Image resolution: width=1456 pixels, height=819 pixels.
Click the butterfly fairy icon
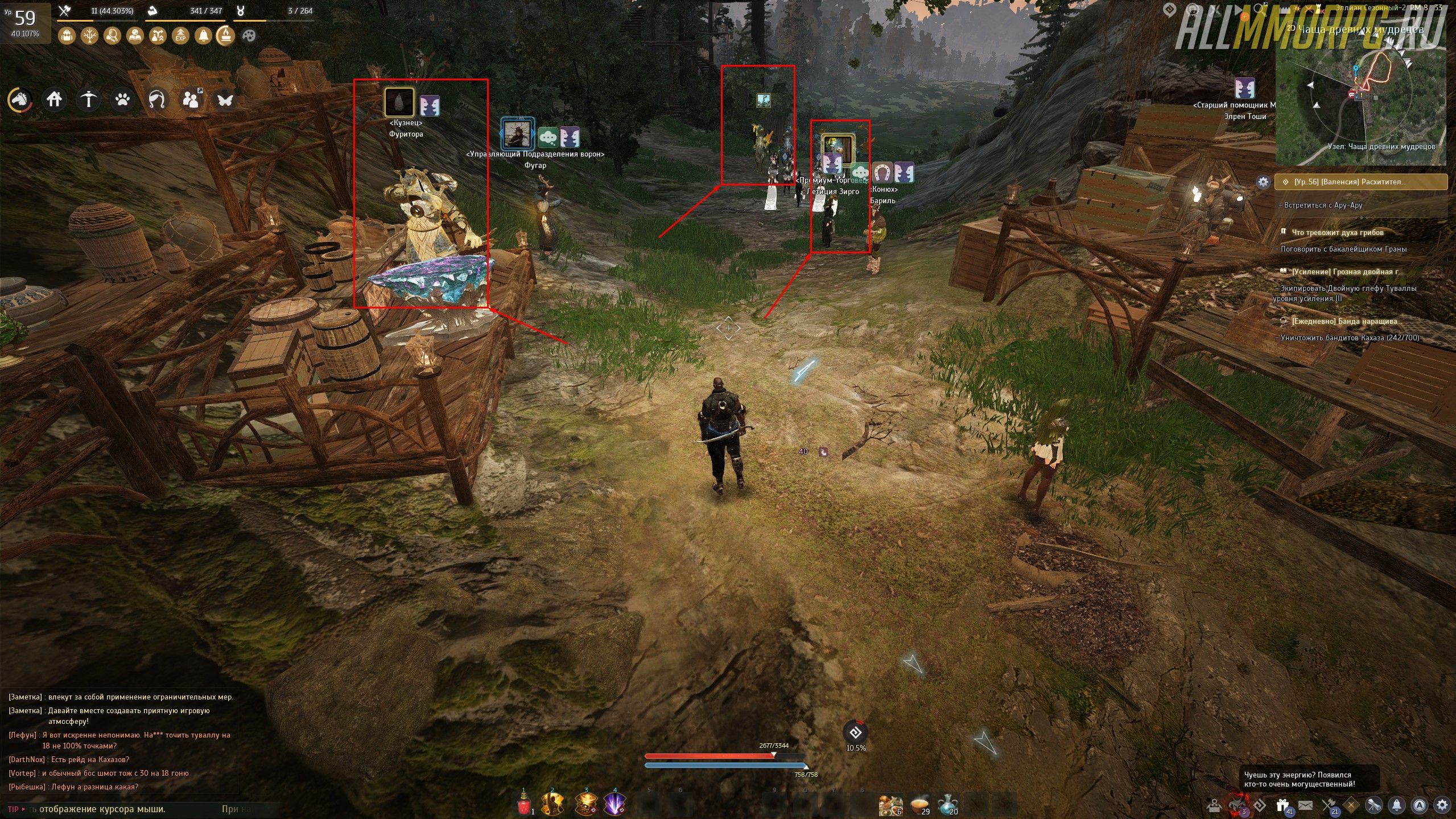pyautogui.click(x=225, y=100)
